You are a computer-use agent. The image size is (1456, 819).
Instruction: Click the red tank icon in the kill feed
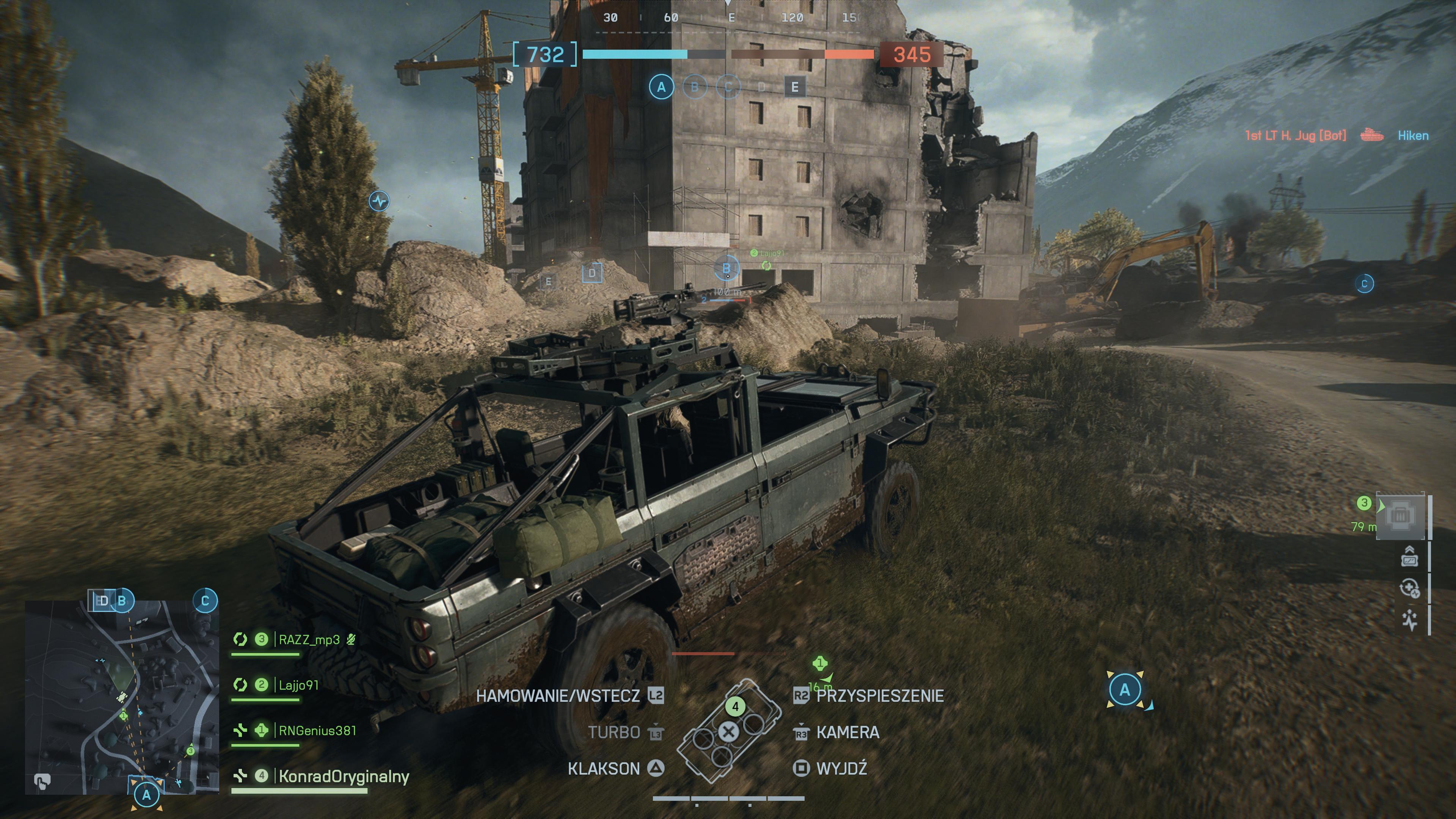click(x=1371, y=135)
